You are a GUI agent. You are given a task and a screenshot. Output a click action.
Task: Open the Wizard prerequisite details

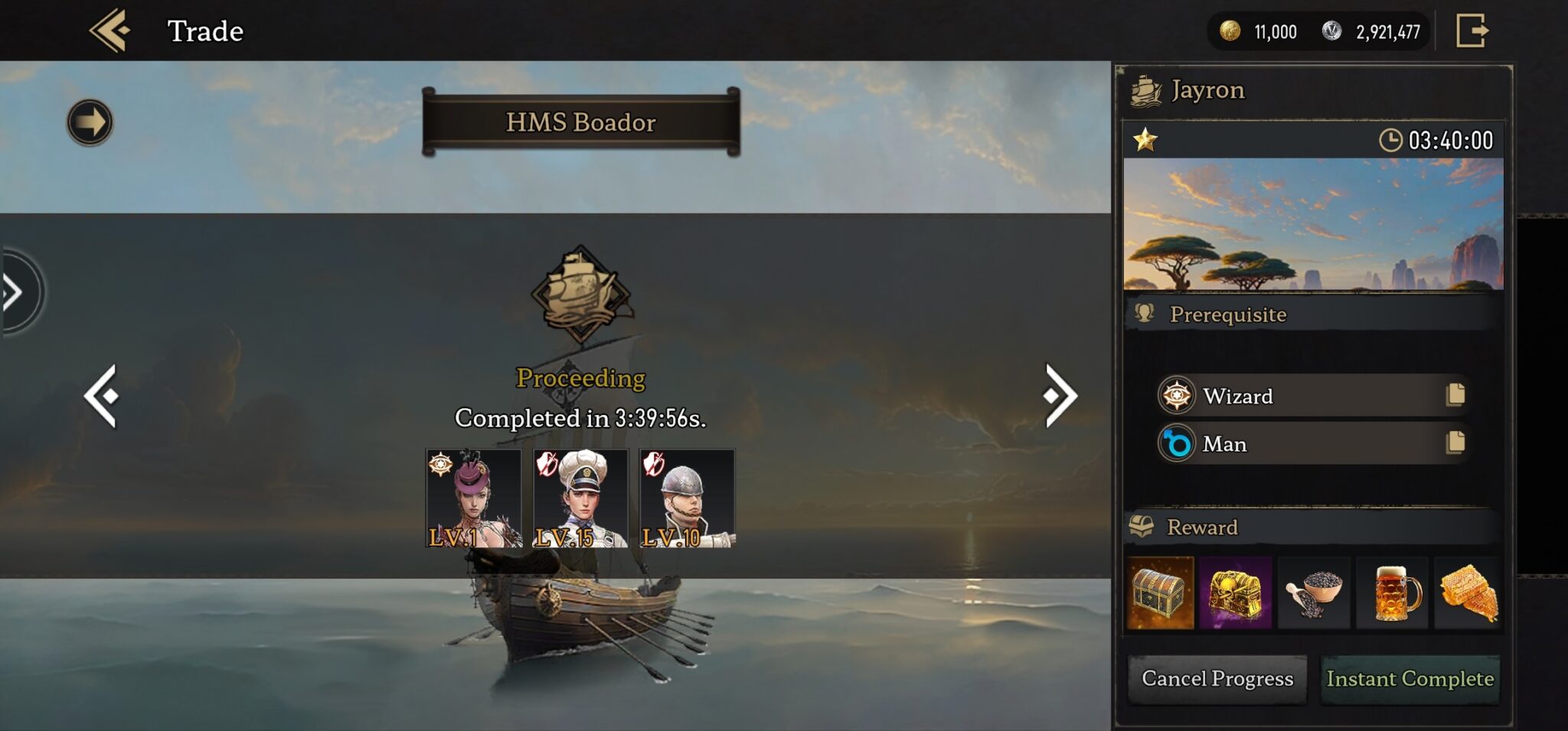click(1455, 395)
